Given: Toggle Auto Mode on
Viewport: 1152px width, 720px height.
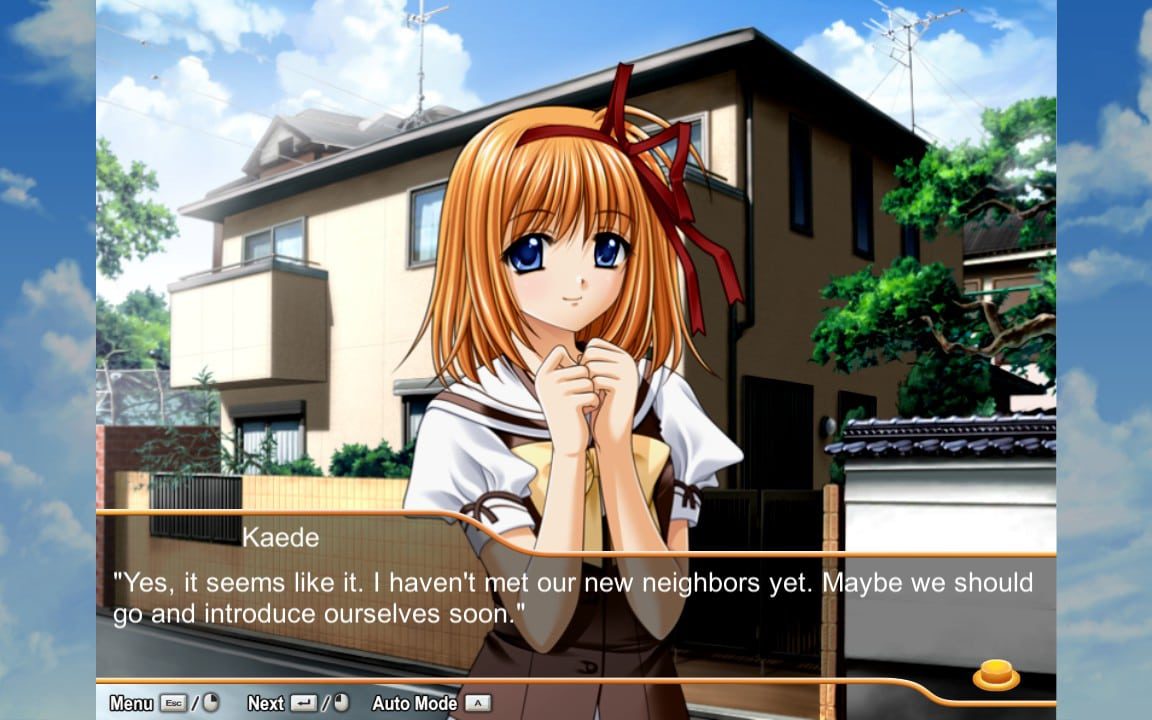Looking at the screenshot, I should point(415,703).
